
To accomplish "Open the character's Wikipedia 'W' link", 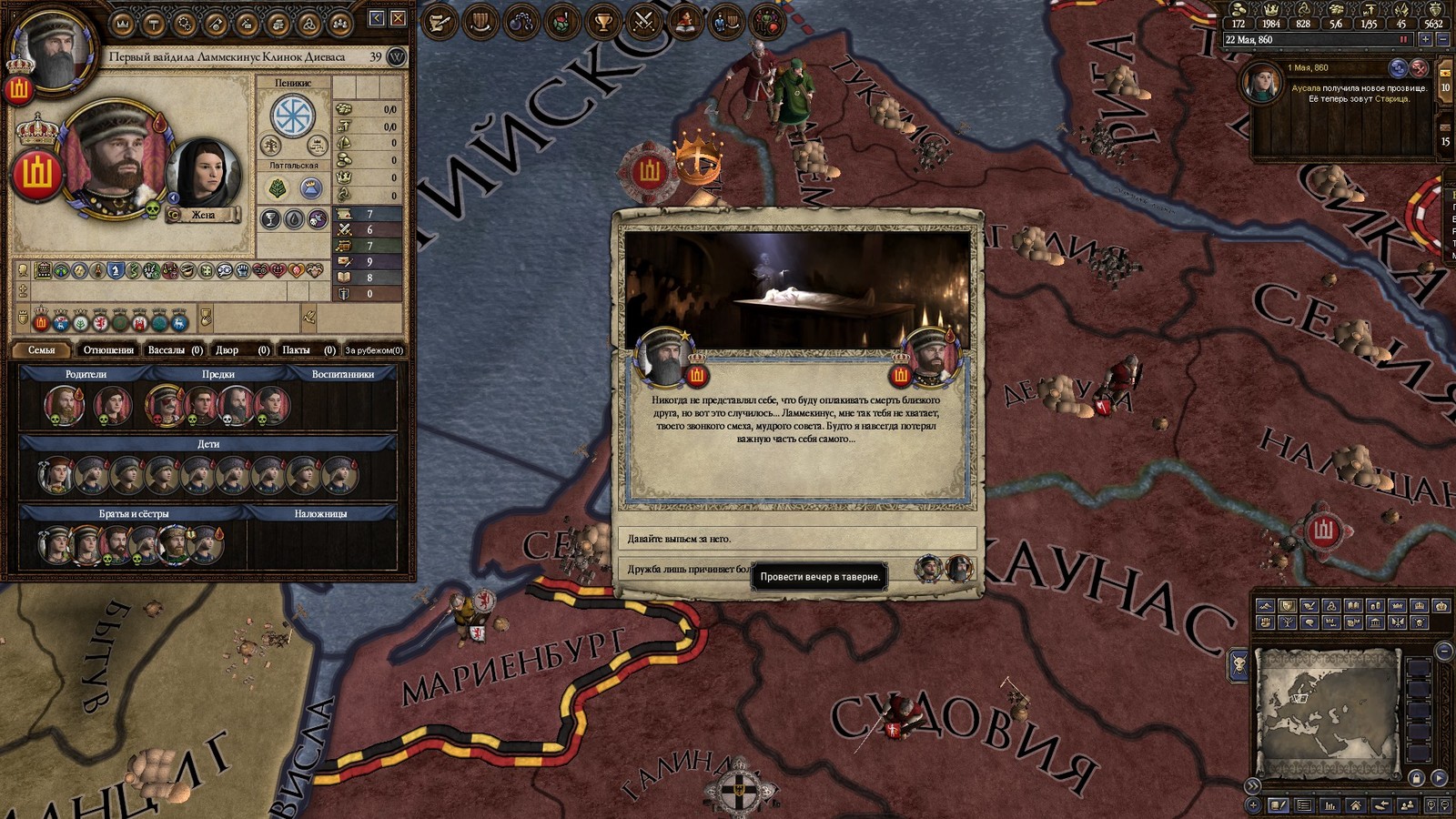I will click(x=397, y=57).
